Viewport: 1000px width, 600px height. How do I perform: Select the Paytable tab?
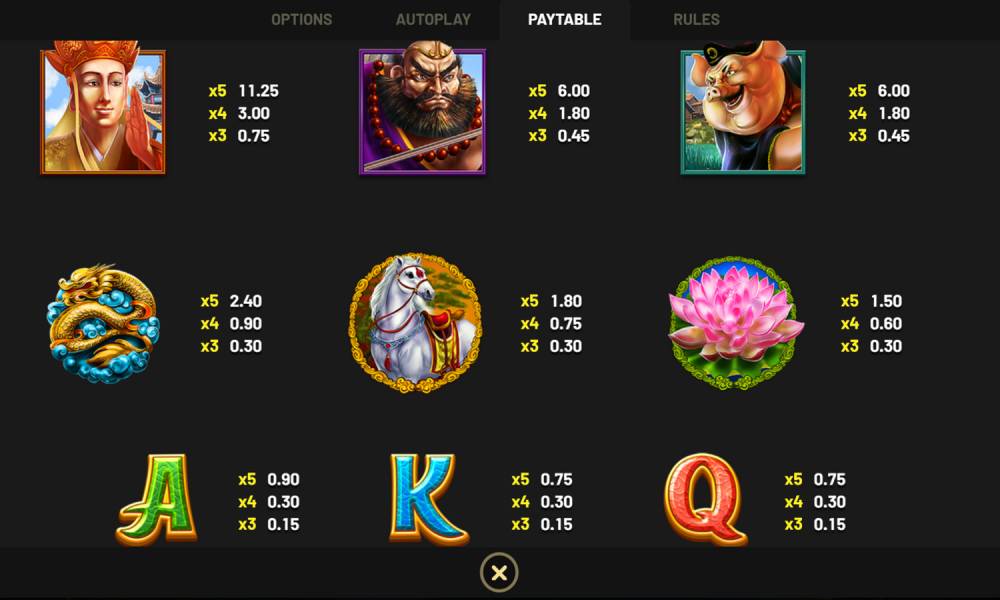(565, 20)
